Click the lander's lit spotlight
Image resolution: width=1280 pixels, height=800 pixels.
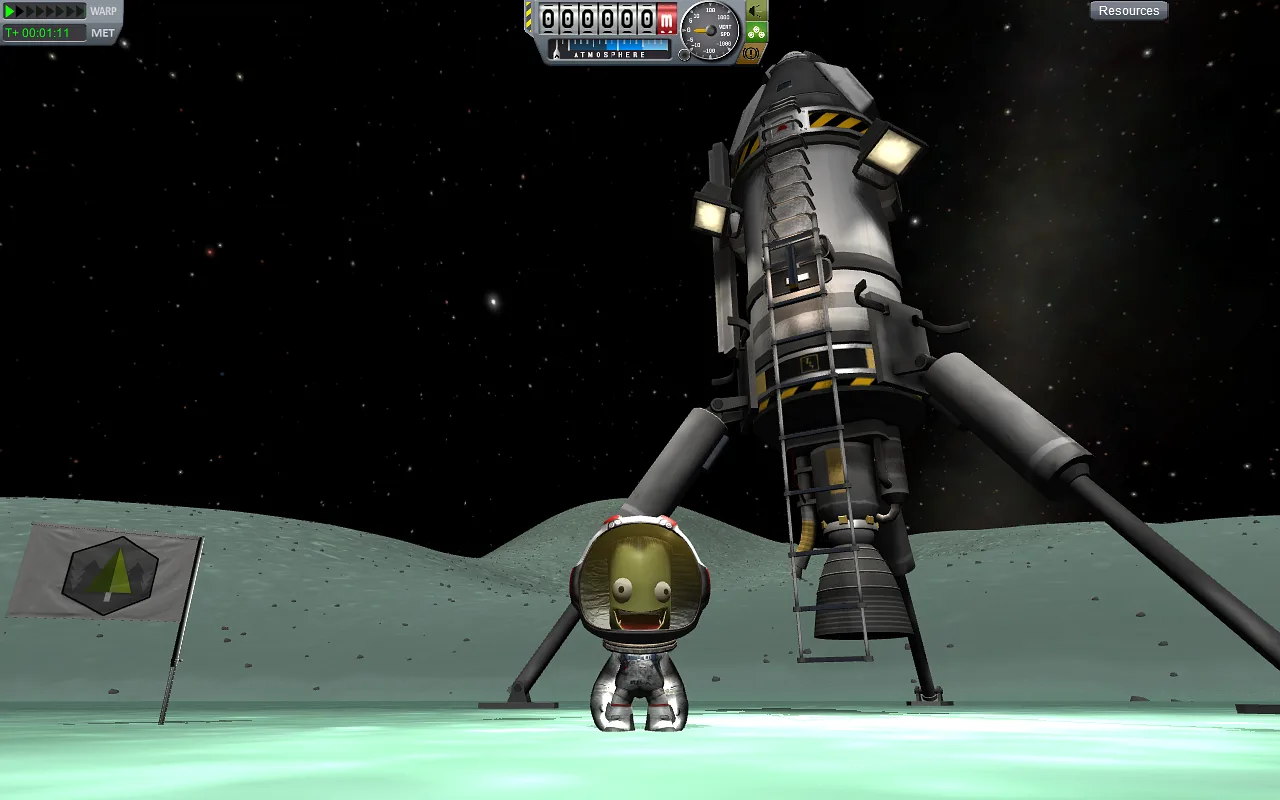point(893,148)
